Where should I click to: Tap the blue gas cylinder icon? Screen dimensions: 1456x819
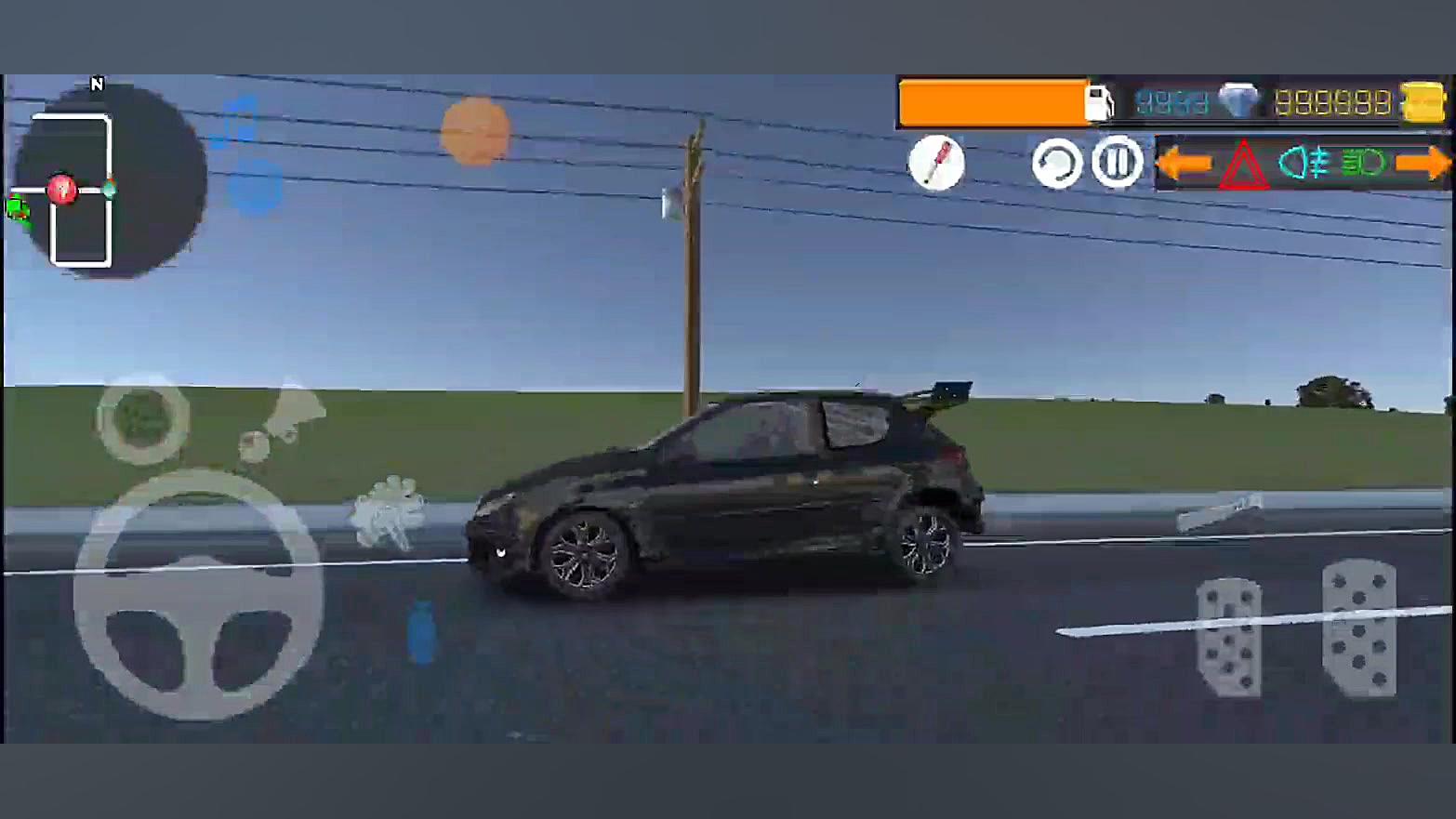click(421, 632)
